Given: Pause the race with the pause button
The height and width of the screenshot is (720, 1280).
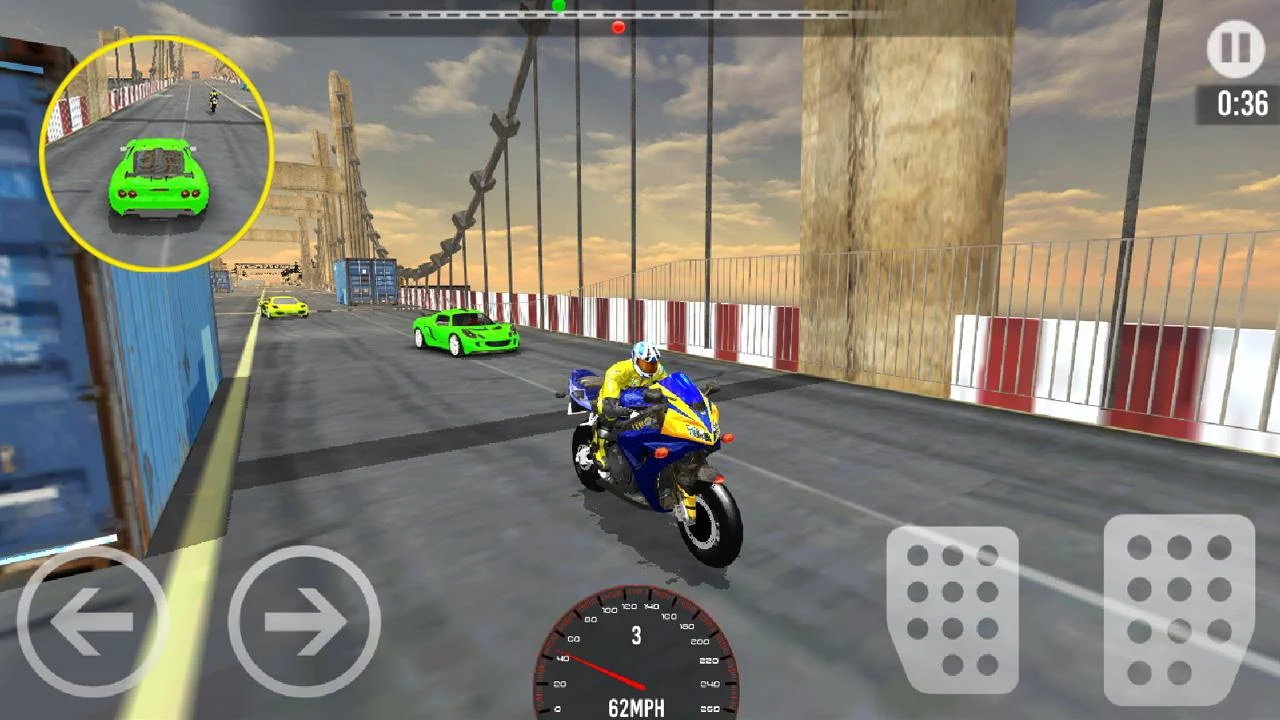Looking at the screenshot, I should click(1235, 49).
